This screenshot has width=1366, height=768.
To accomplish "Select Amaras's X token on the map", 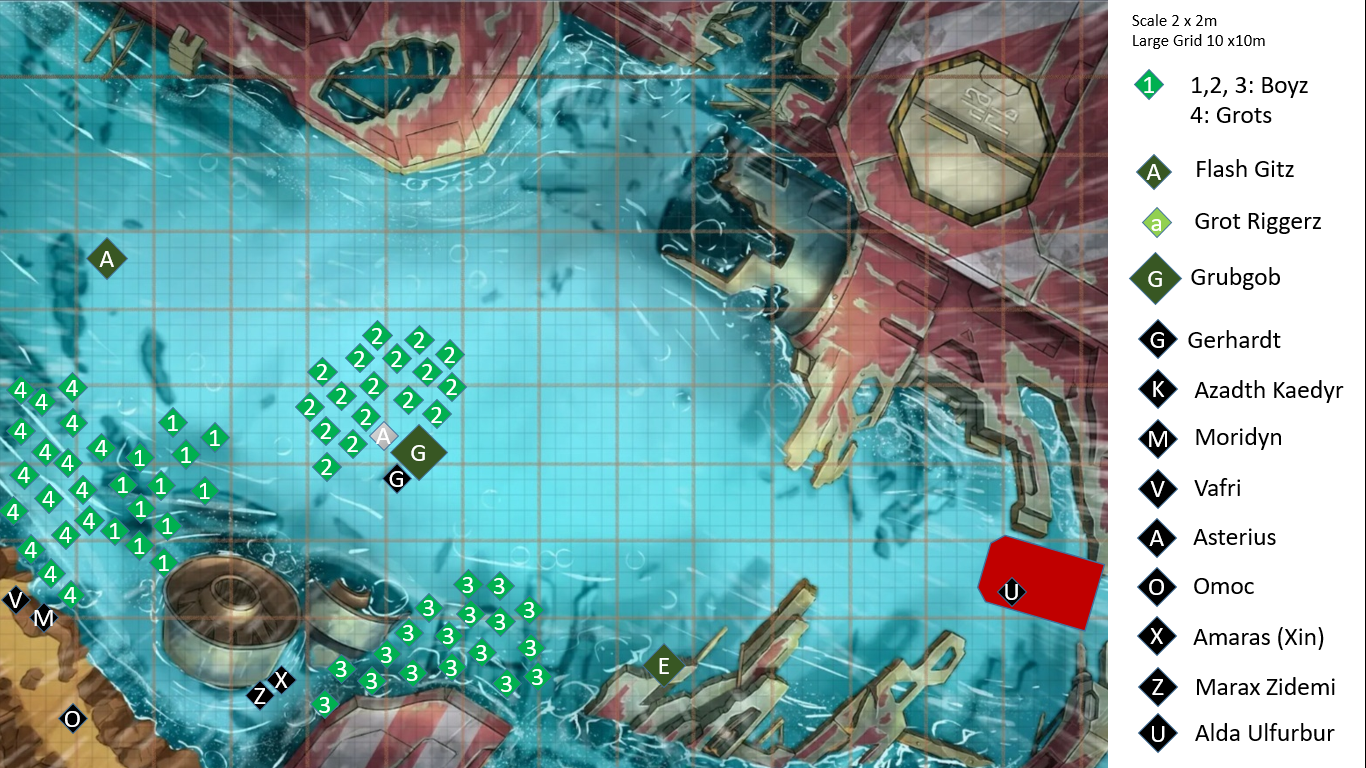I will pyautogui.click(x=282, y=680).
